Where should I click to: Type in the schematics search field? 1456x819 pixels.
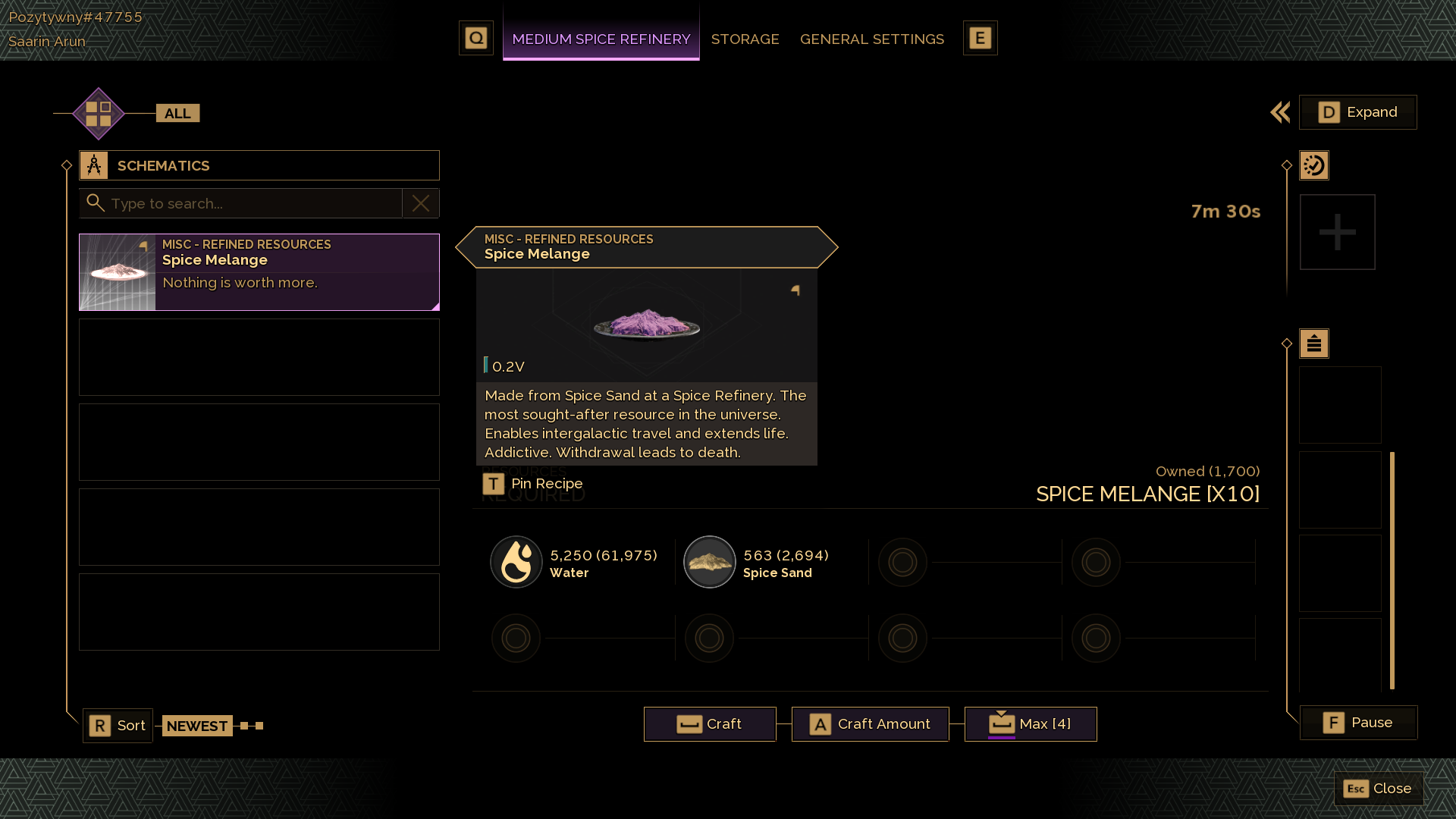tap(250, 203)
